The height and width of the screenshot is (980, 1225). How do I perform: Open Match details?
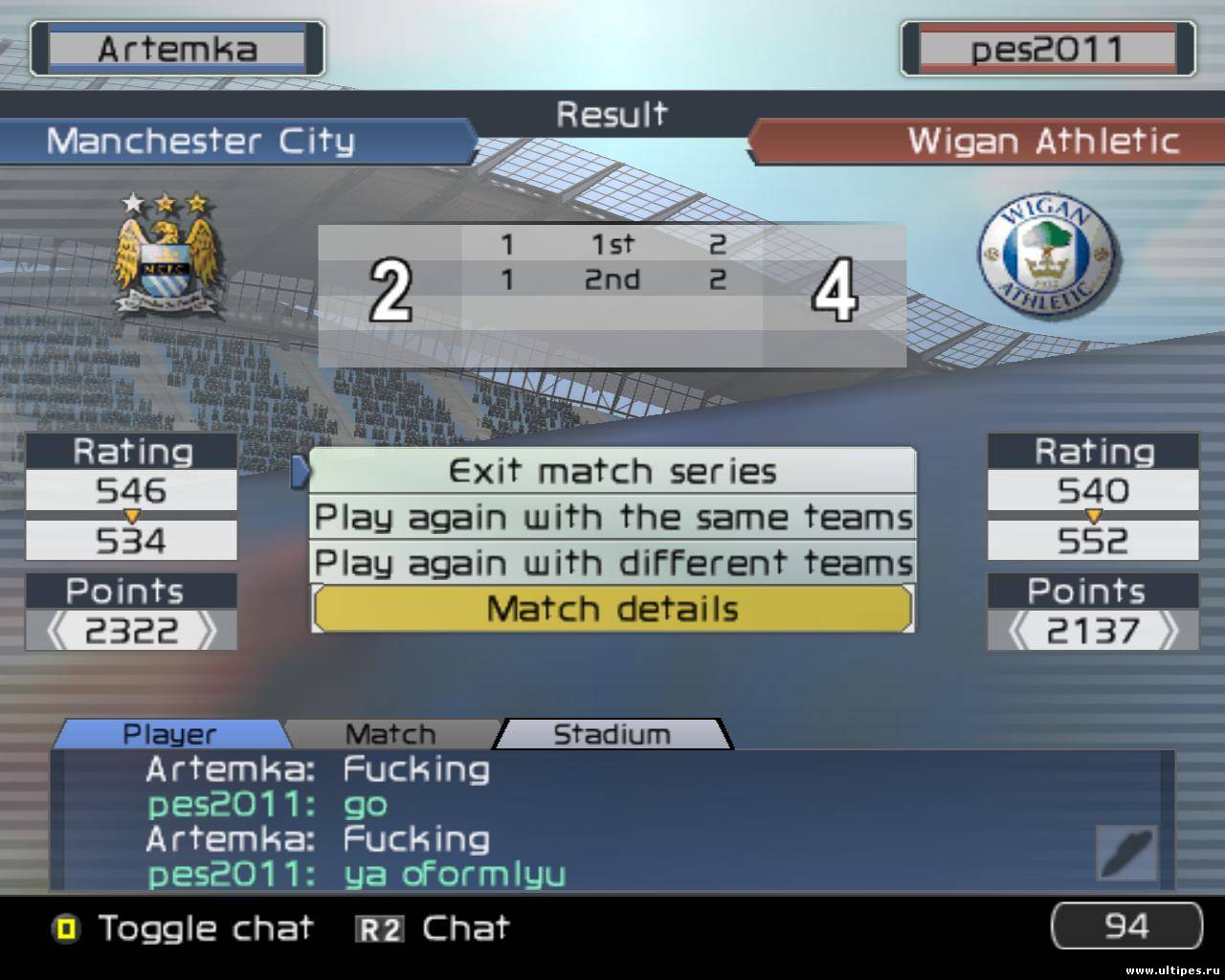point(612,610)
